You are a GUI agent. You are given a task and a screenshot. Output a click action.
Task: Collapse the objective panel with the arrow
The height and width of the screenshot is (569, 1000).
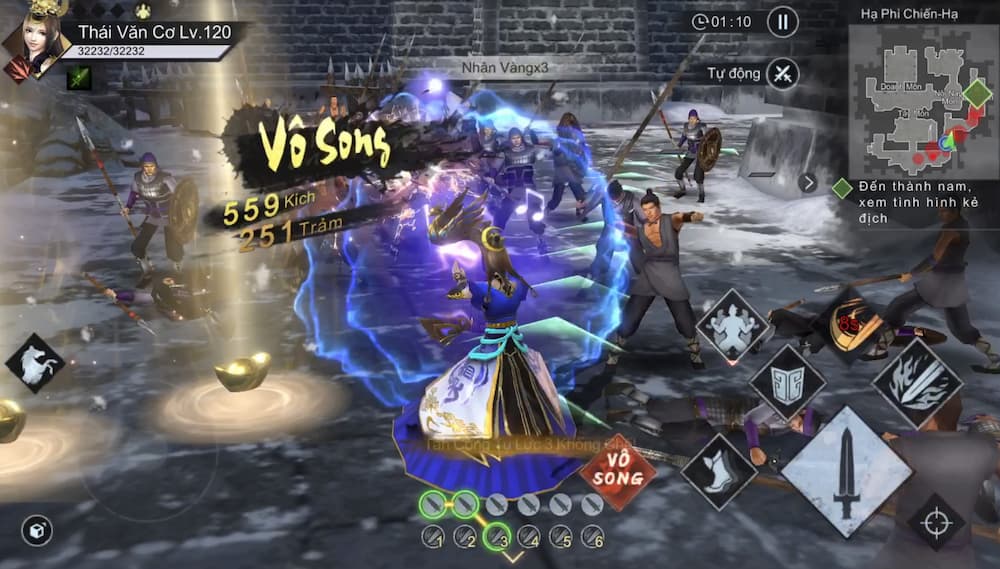pyautogui.click(x=808, y=183)
